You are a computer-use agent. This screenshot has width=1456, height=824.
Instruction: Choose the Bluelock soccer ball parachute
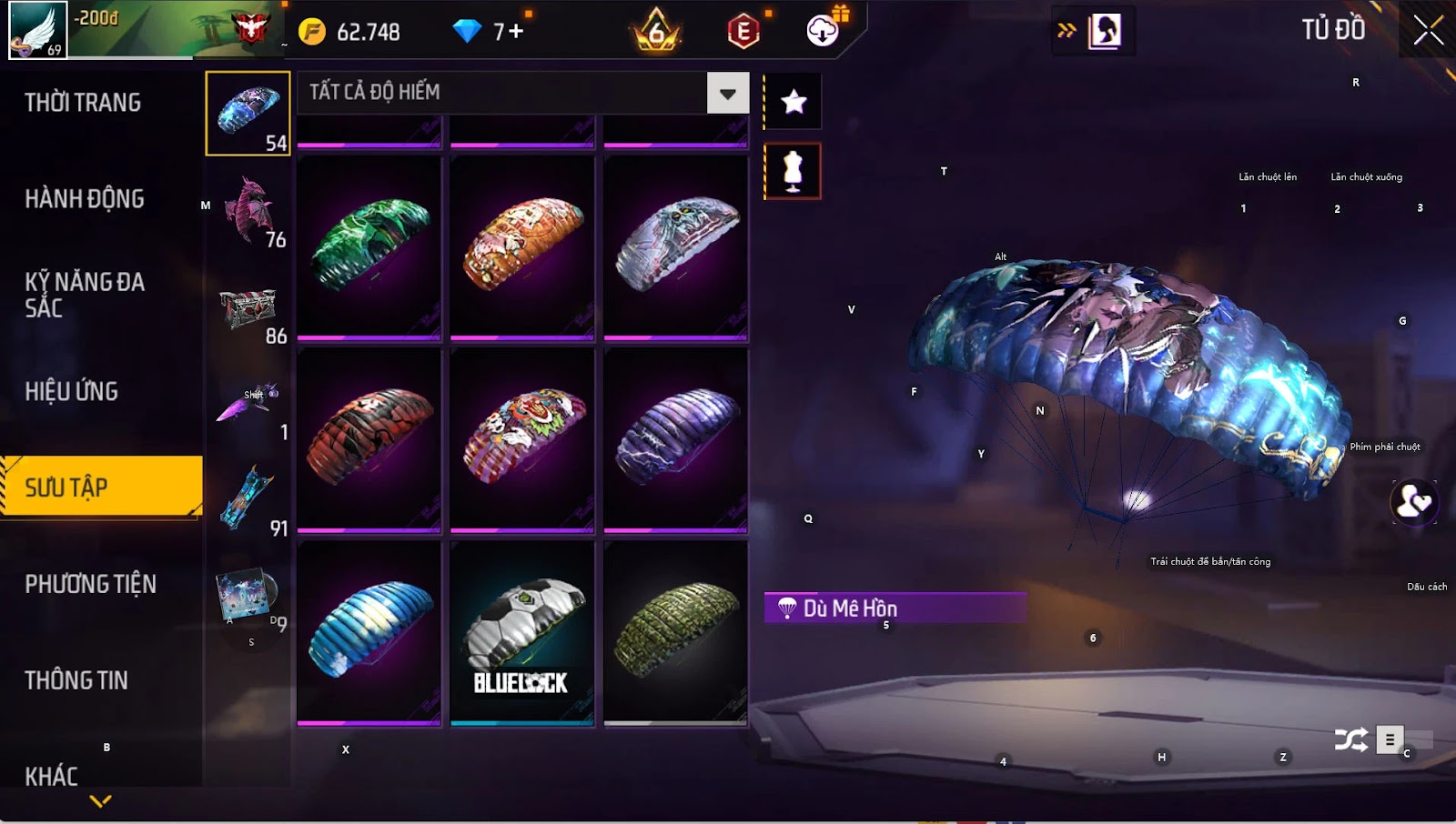pyautogui.click(x=522, y=633)
